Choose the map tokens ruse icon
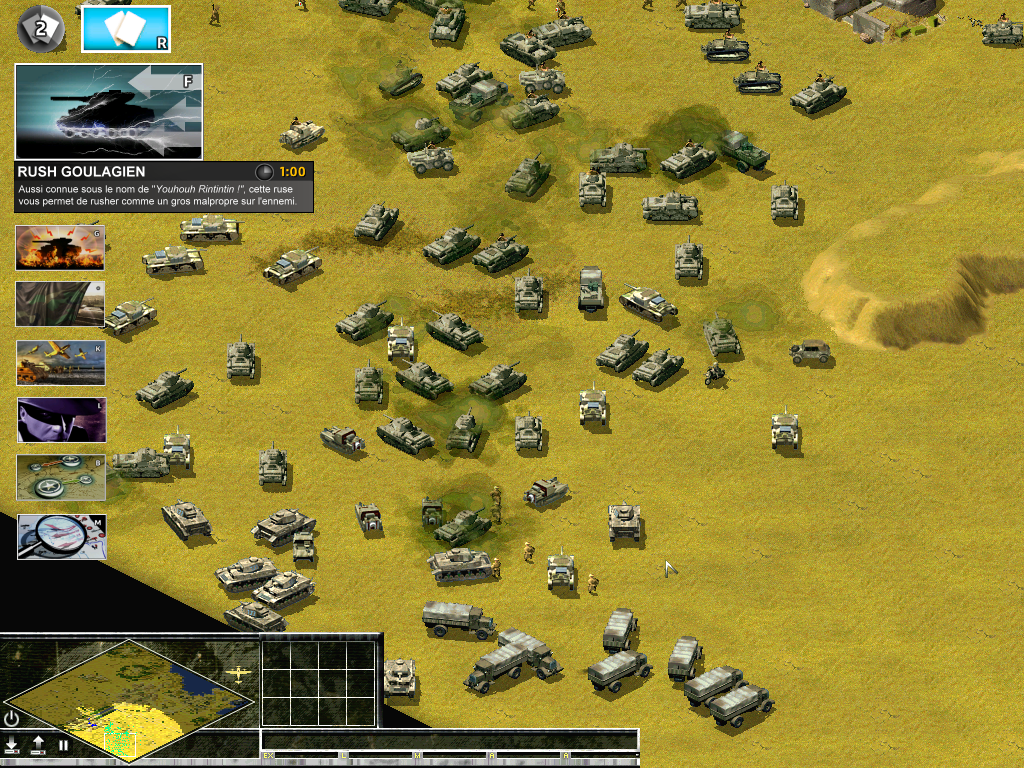Screen dimensions: 1024x768 tap(60, 478)
